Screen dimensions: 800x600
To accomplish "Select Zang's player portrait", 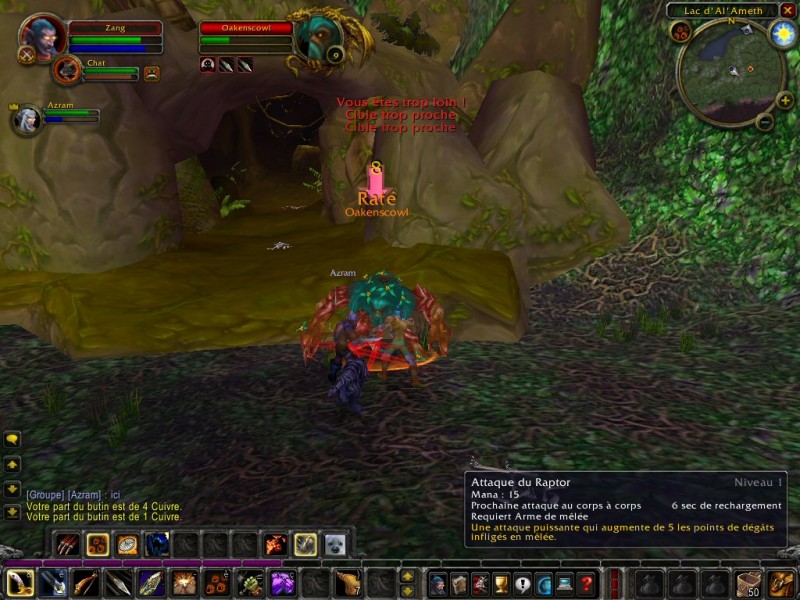I will coord(42,34).
